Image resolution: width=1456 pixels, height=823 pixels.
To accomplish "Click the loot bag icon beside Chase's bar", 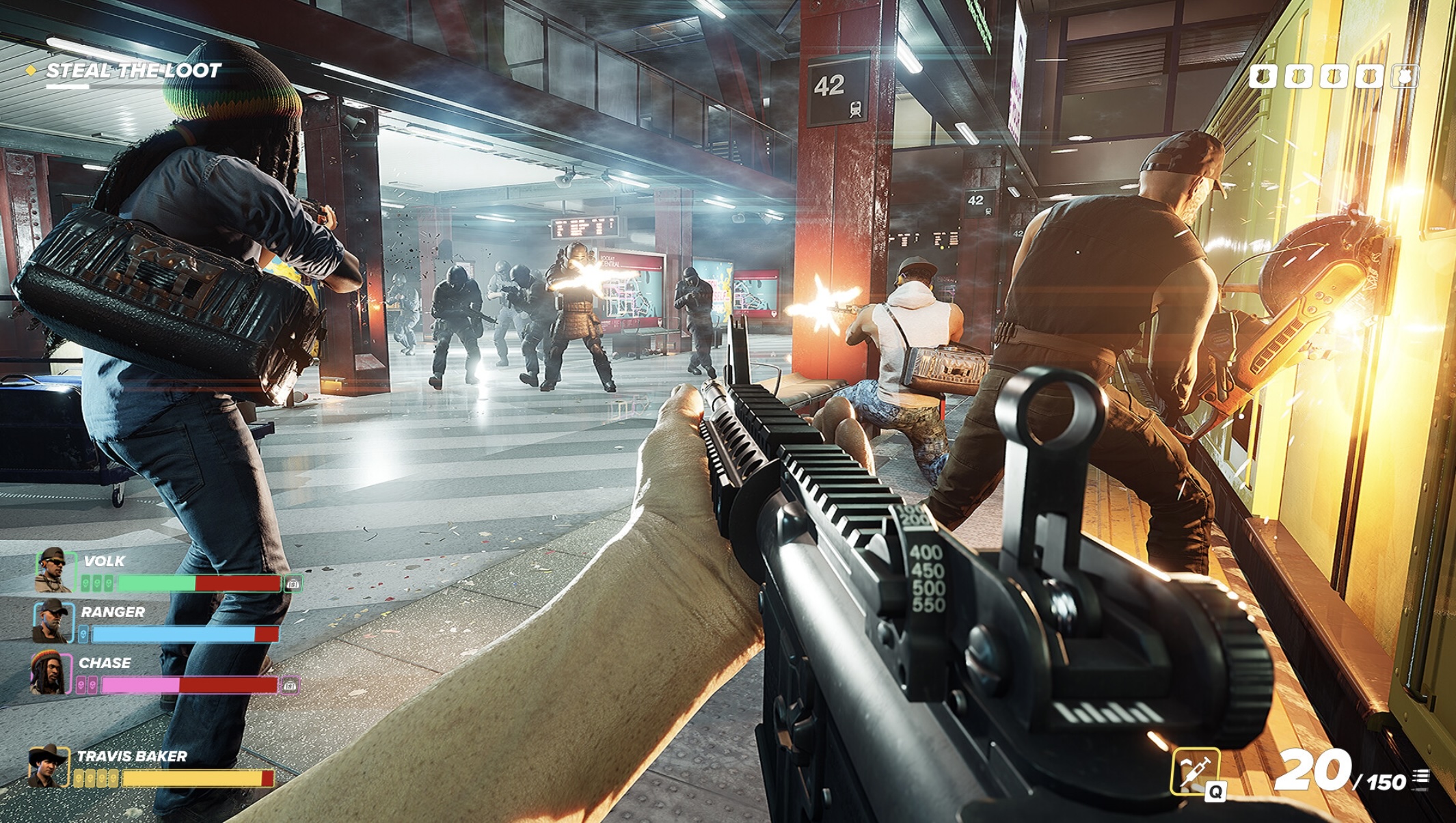I will click(290, 686).
